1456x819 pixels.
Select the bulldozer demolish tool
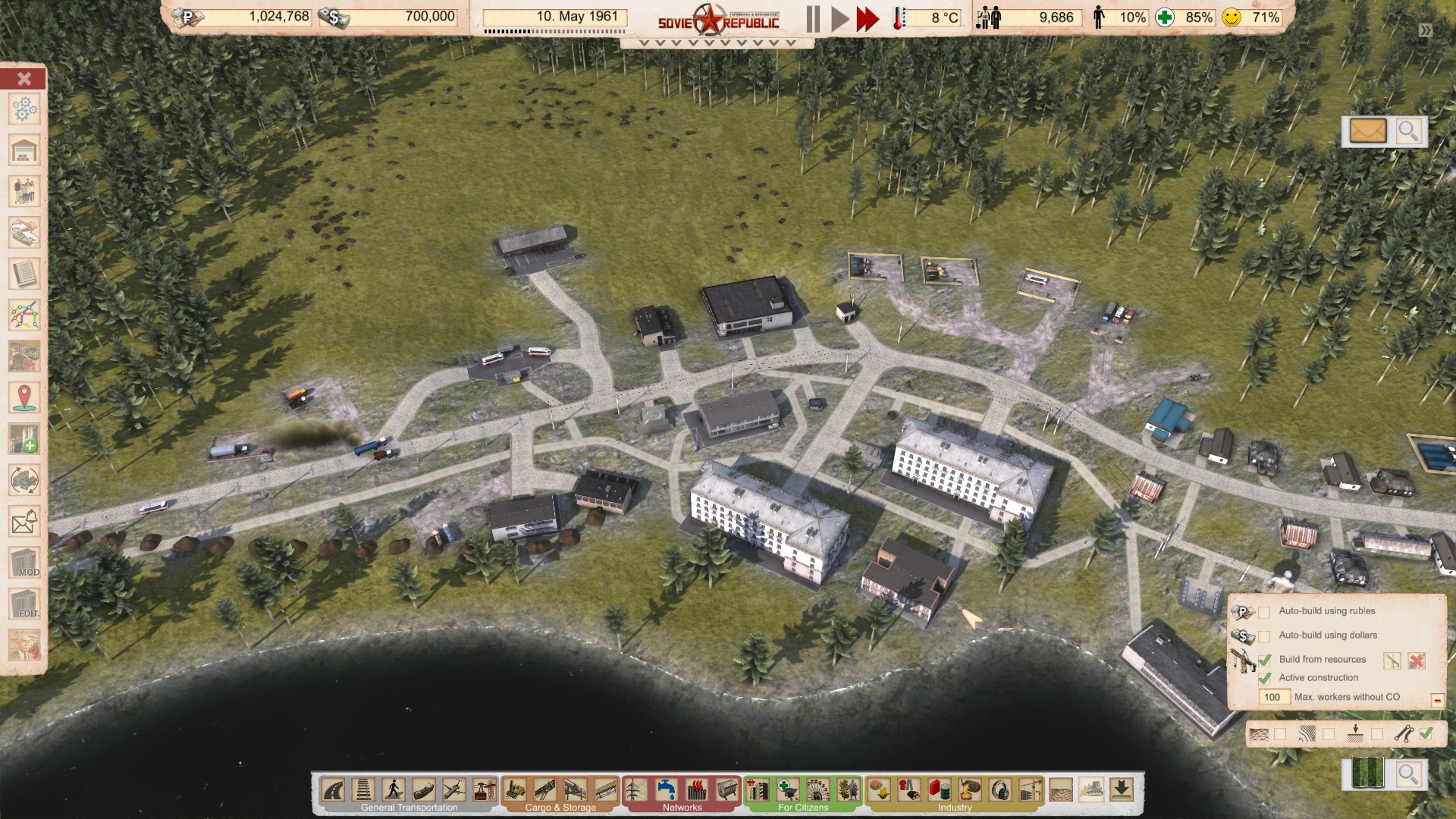pyautogui.click(x=1091, y=790)
